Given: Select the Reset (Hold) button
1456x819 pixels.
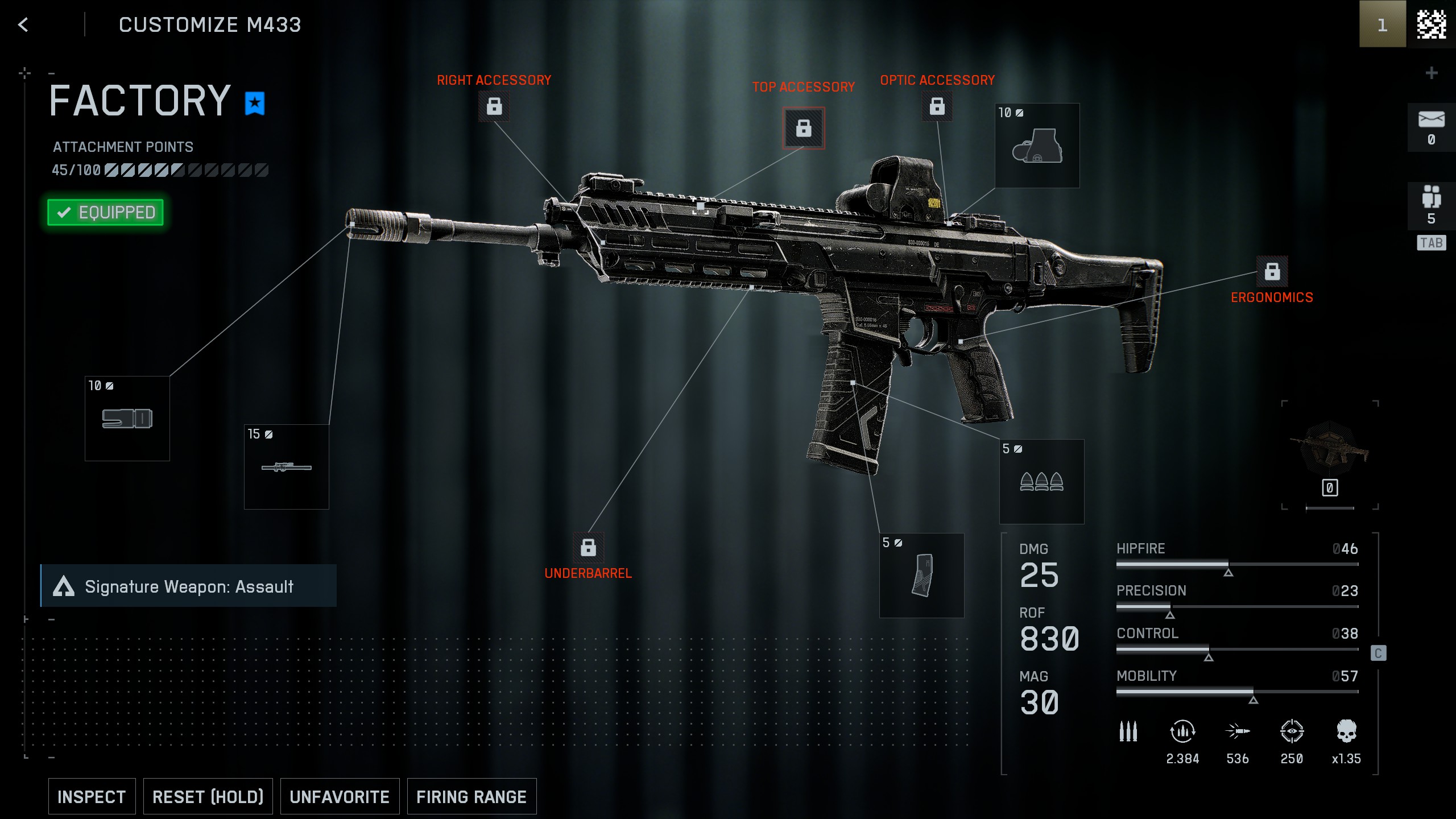Looking at the screenshot, I should [x=208, y=796].
